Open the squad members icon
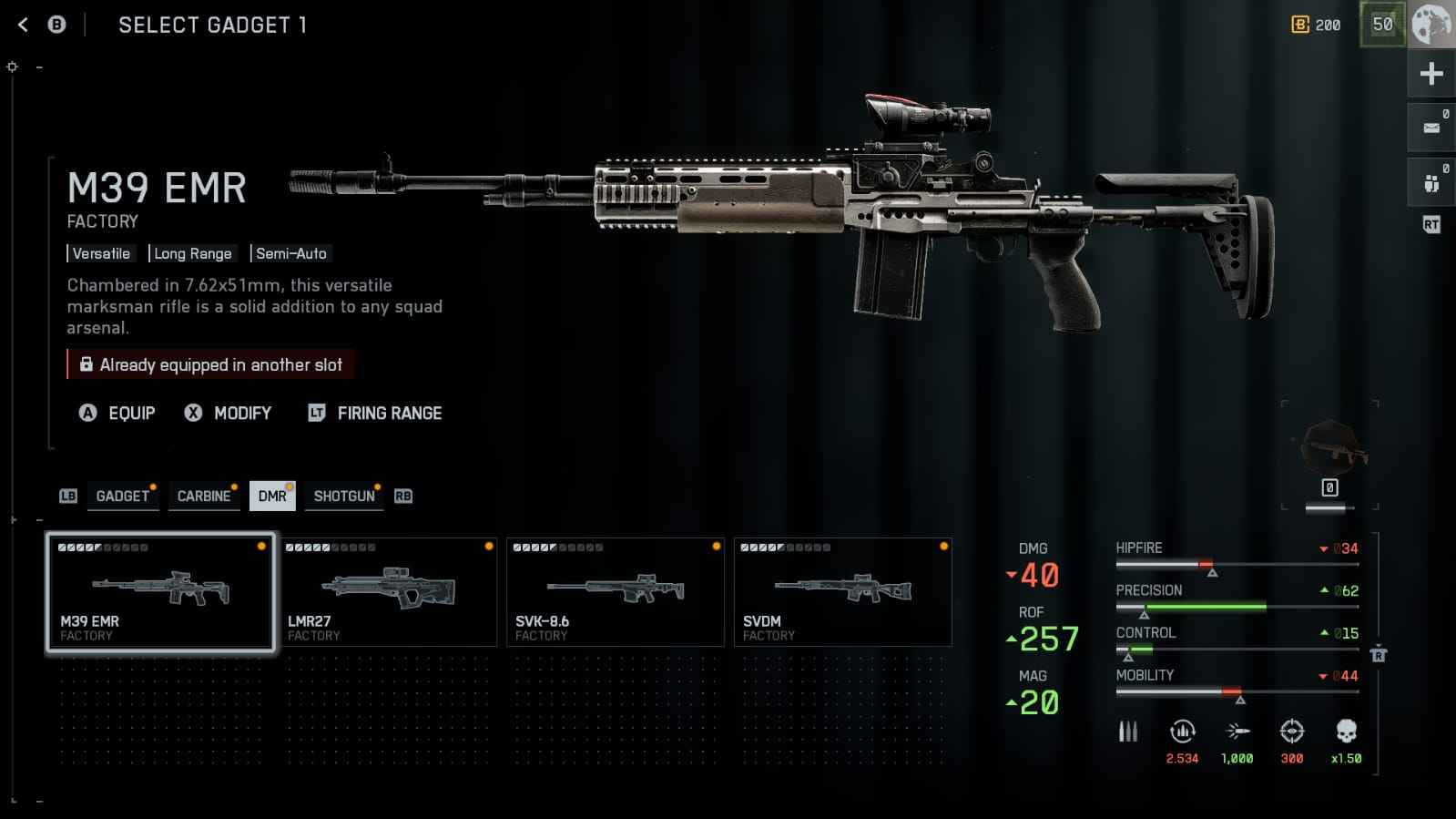Viewport: 1456px width, 819px height. click(1431, 183)
